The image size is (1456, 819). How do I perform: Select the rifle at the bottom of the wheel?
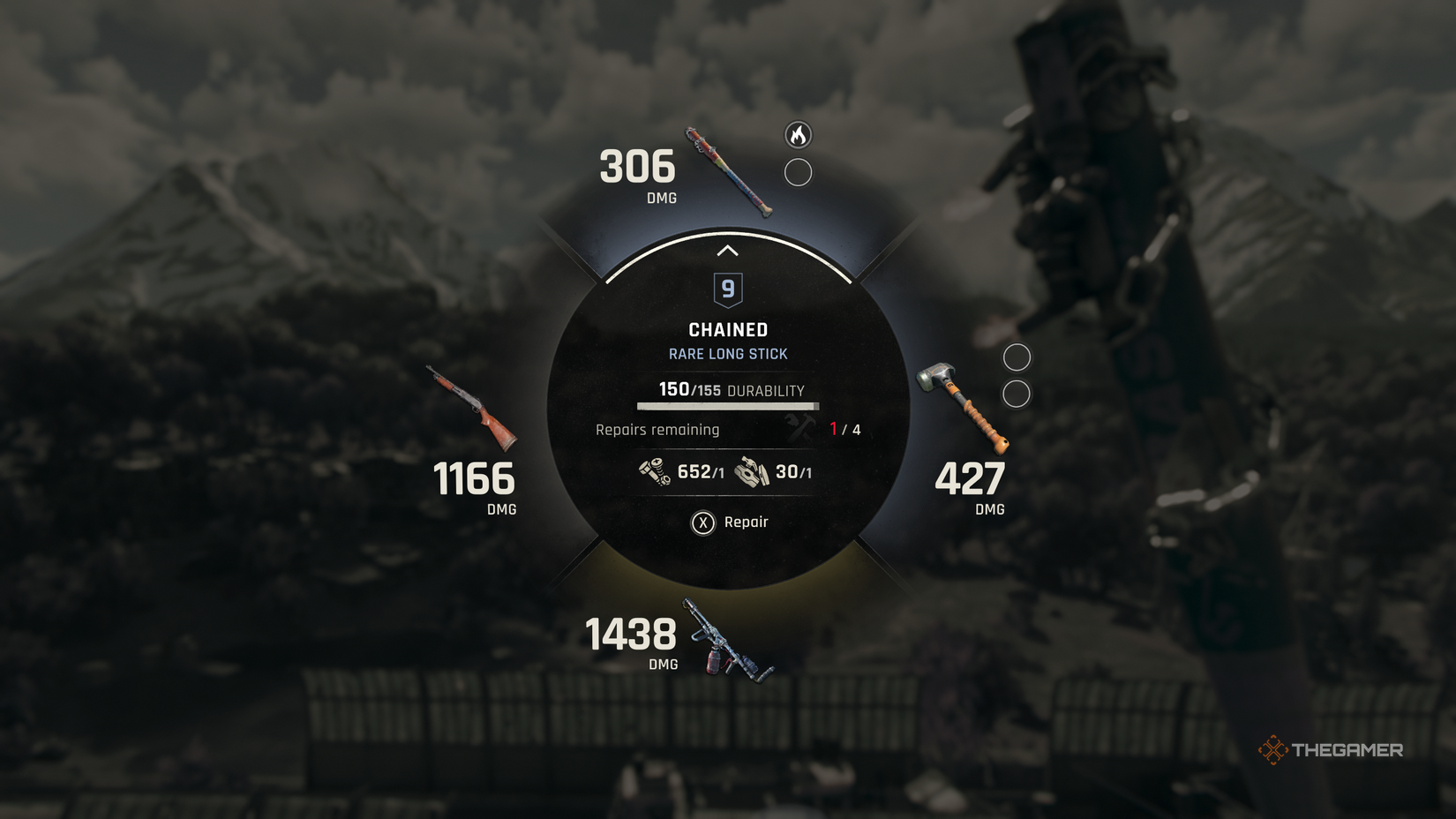725,639
